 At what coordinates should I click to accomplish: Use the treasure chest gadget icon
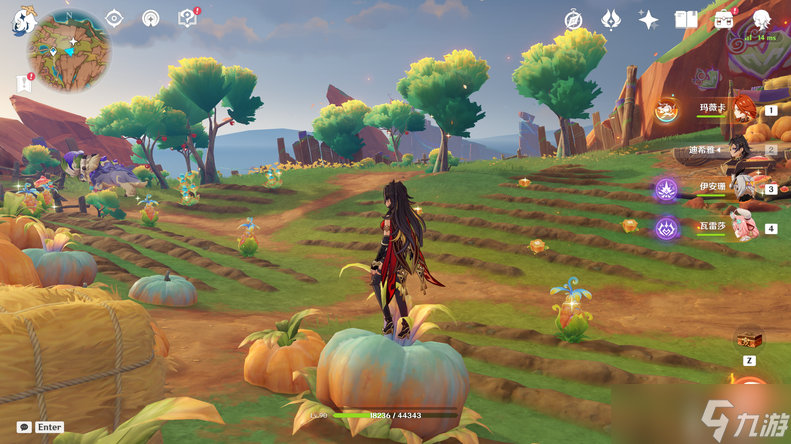[x=748, y=340]
